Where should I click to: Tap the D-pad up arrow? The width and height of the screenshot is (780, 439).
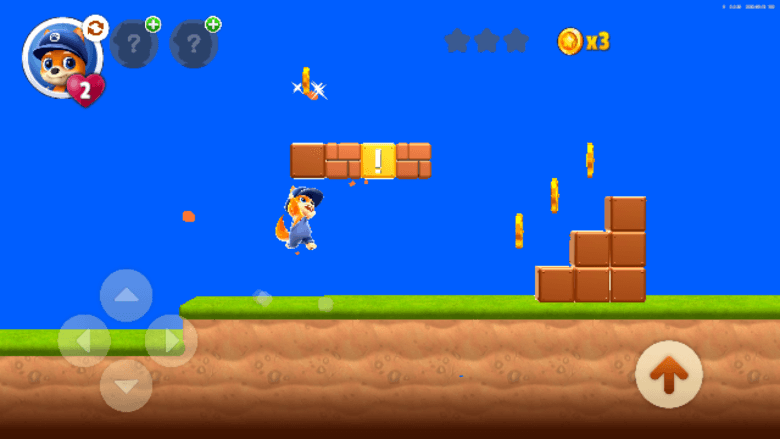pos(127,296)
